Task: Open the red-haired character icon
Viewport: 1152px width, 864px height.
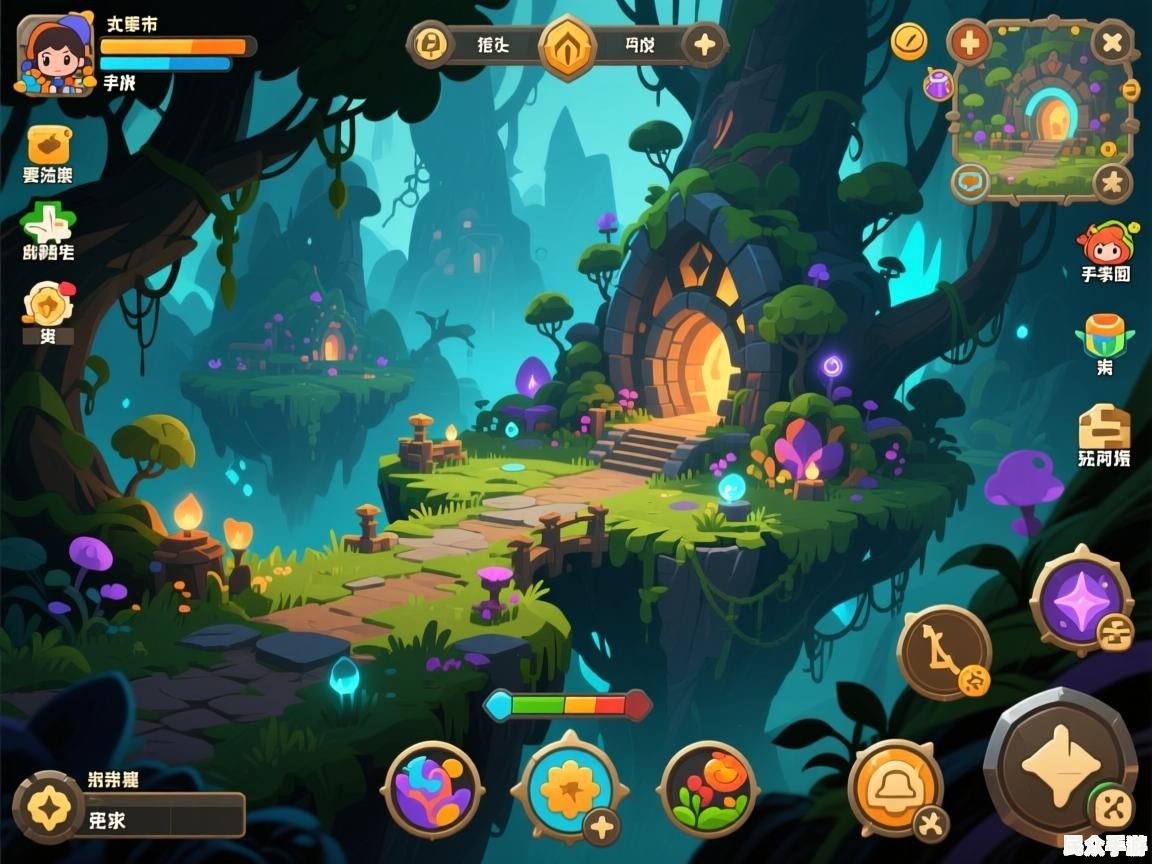Action: [1104, 245]
